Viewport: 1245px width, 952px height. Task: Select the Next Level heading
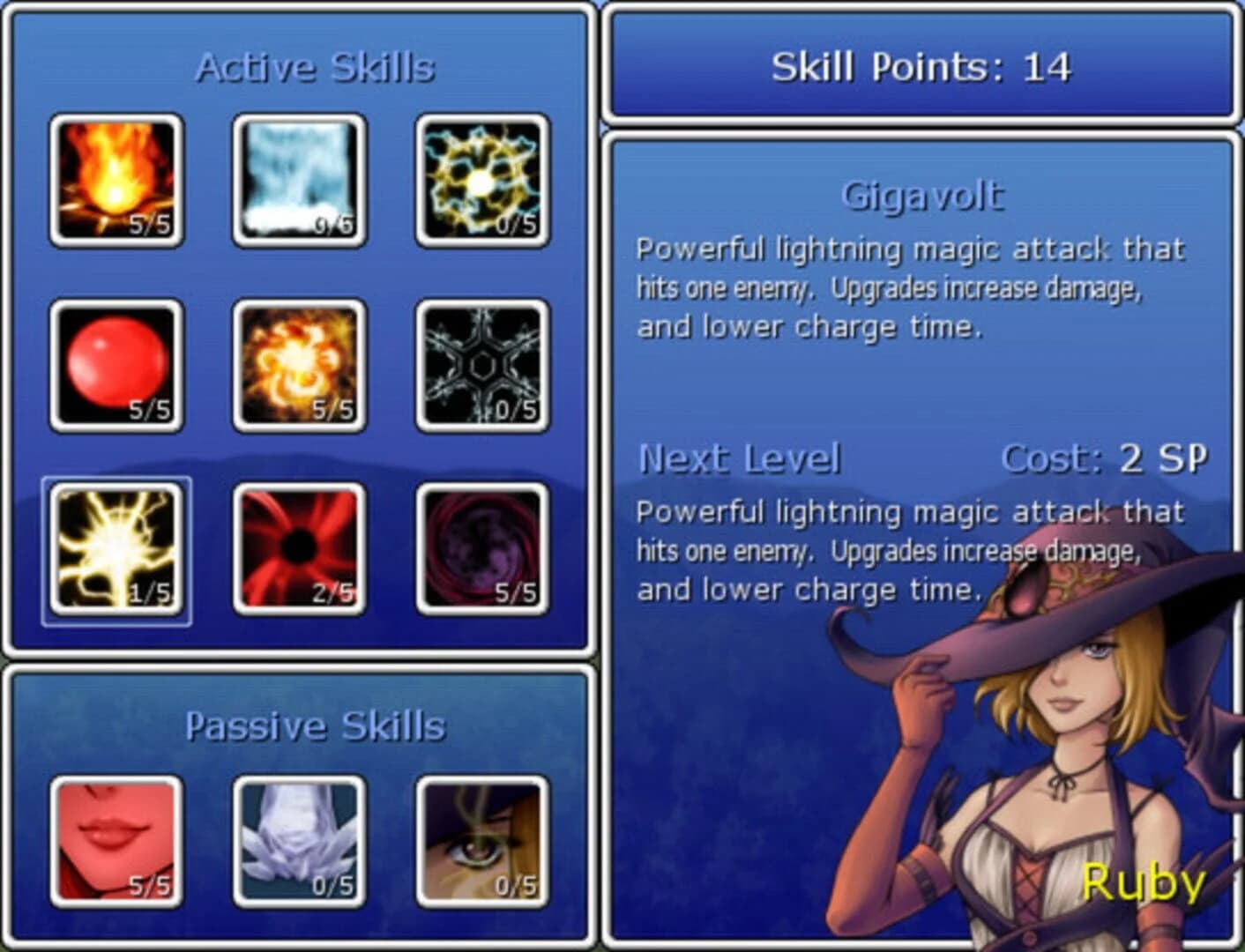click(x=742, y=457)
